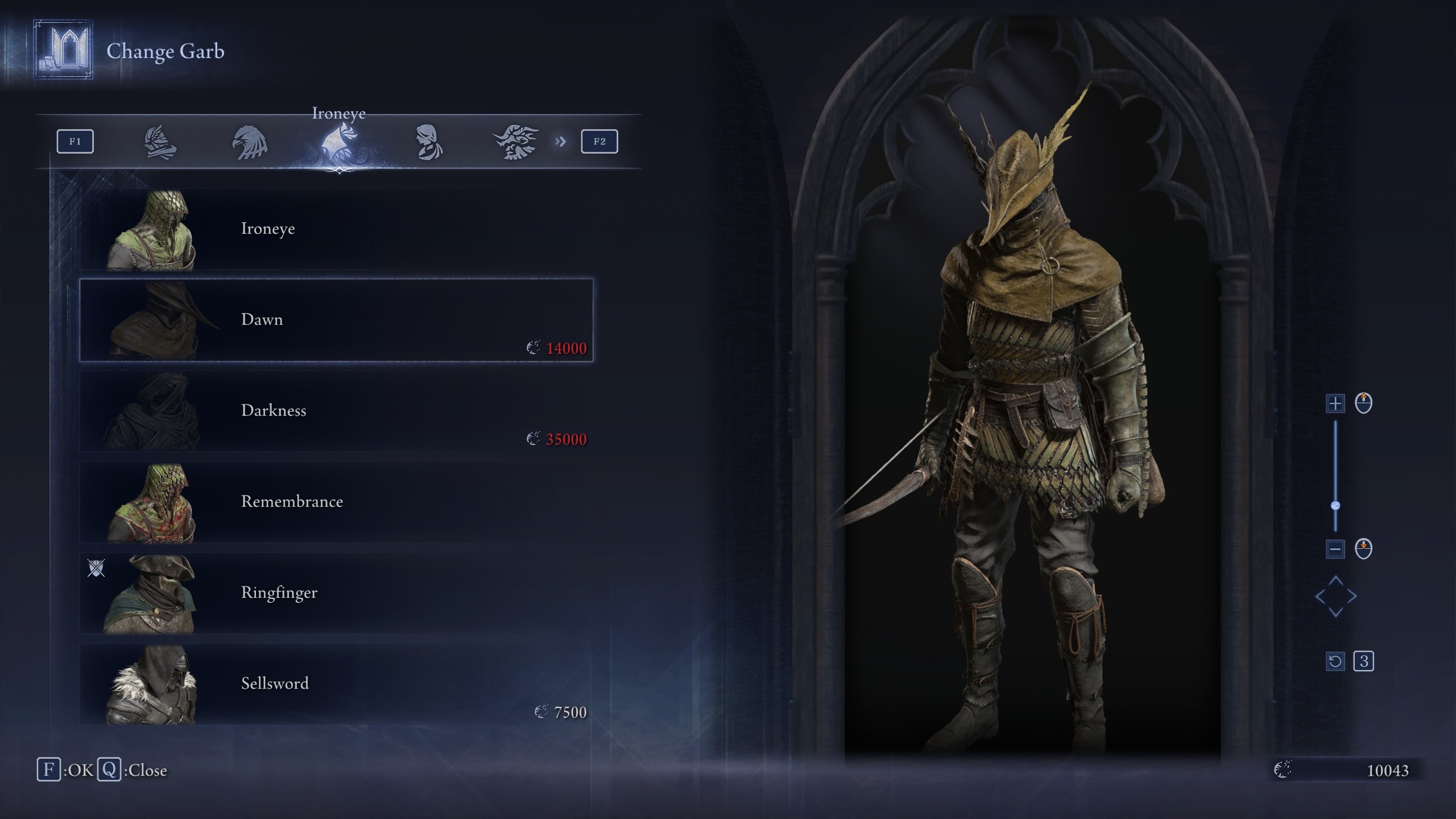Choose the Ringfinger garb row
1456x819 pixels.
click(x=336, y=593)
